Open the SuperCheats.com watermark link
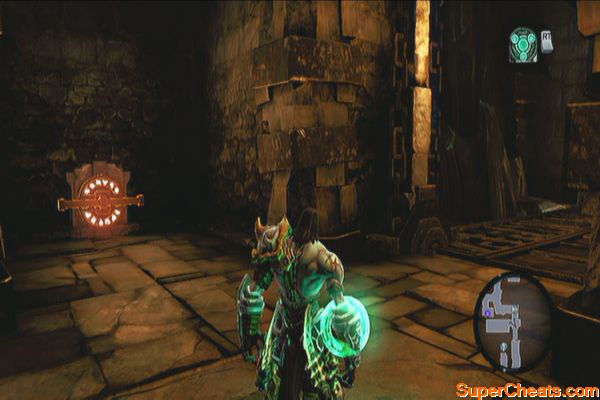Viewport: 600px width, 400px height. 524,389
